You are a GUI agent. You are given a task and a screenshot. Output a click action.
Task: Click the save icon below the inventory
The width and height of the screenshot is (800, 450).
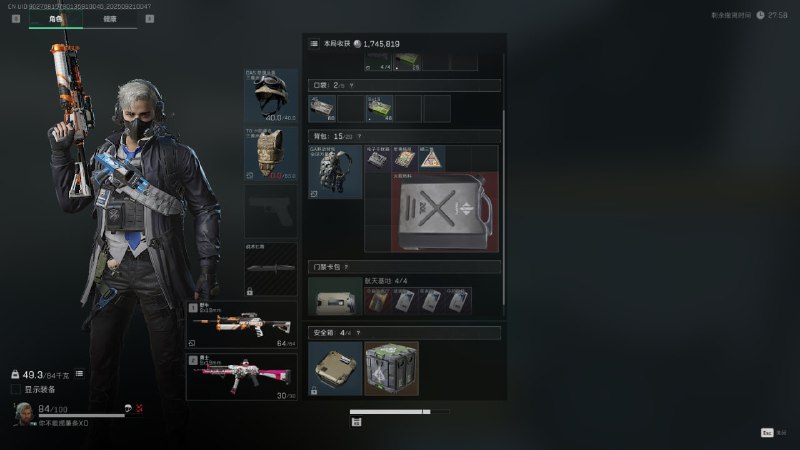click(357, 422)
